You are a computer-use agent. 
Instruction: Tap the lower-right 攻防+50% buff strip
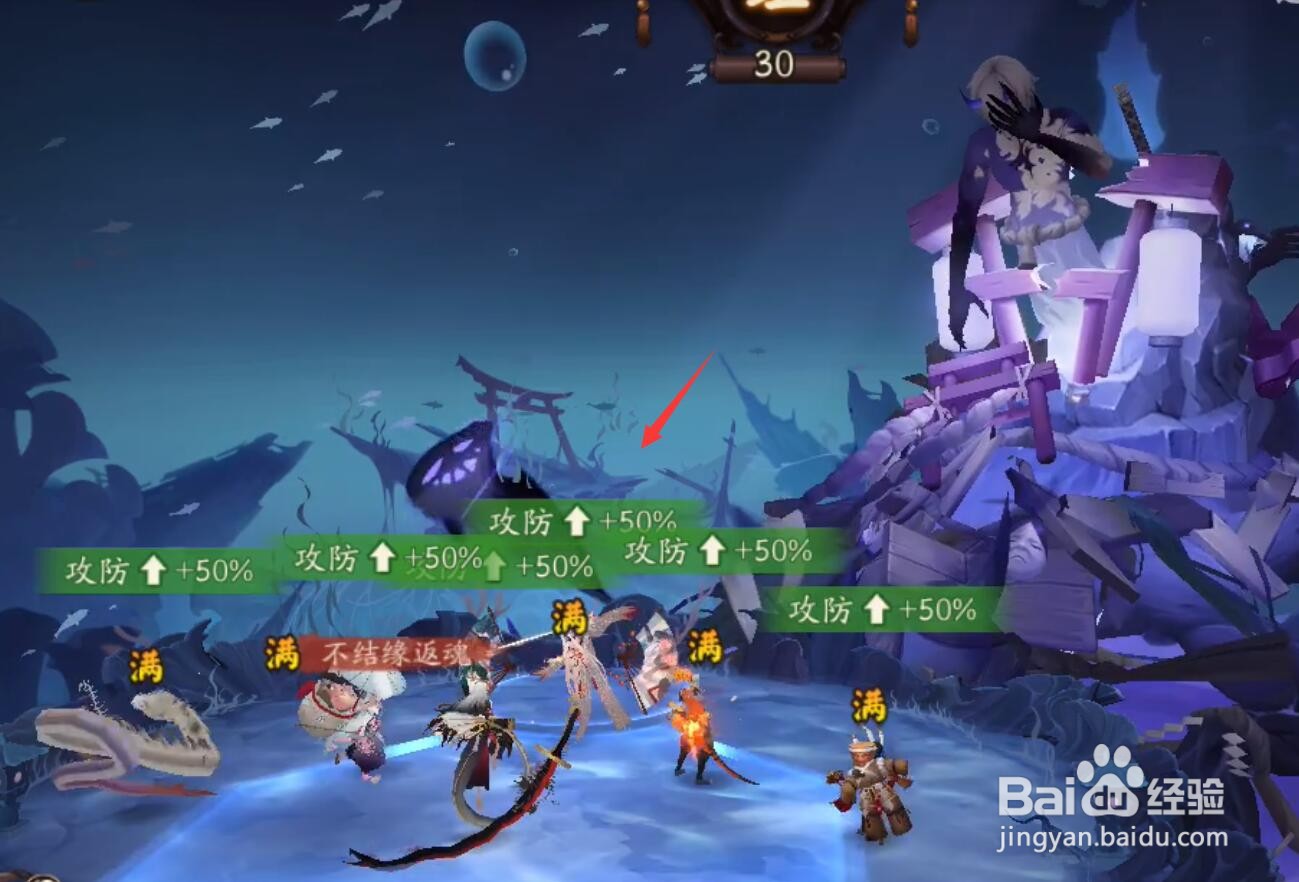(x=878, y=608)
